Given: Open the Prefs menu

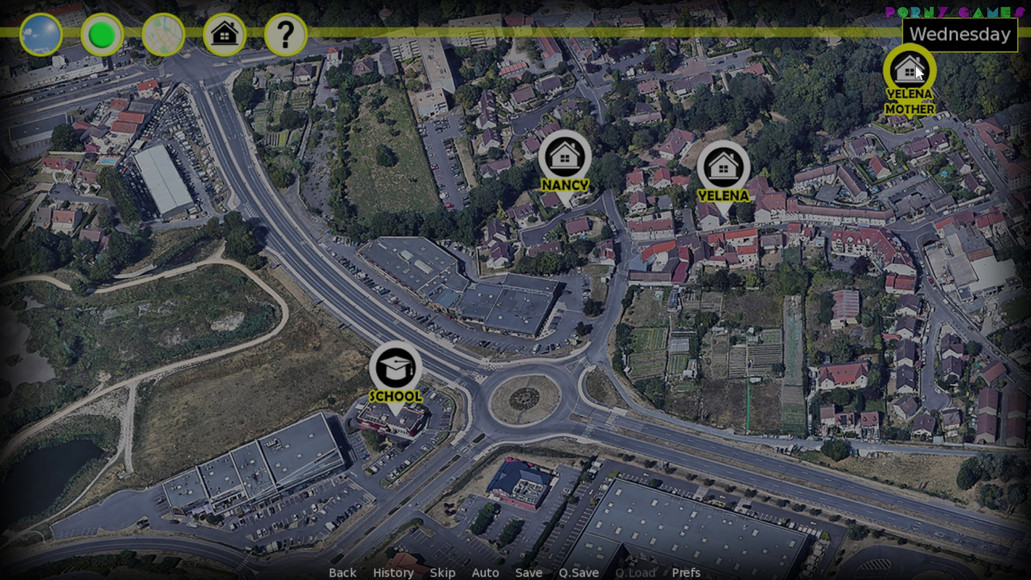Looking at the screenshot, I should click(x=686, y=573).
